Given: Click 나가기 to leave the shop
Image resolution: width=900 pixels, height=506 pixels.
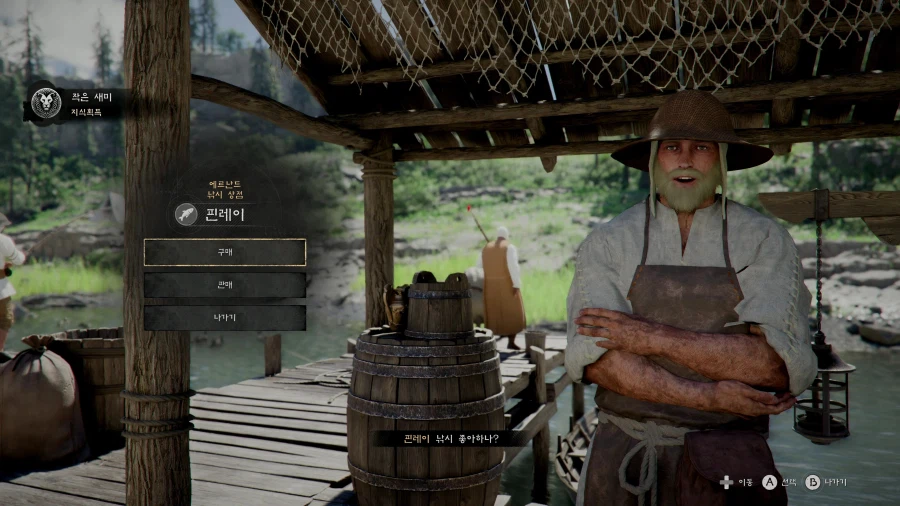Looking at the screenshot, I should (225, 318).
